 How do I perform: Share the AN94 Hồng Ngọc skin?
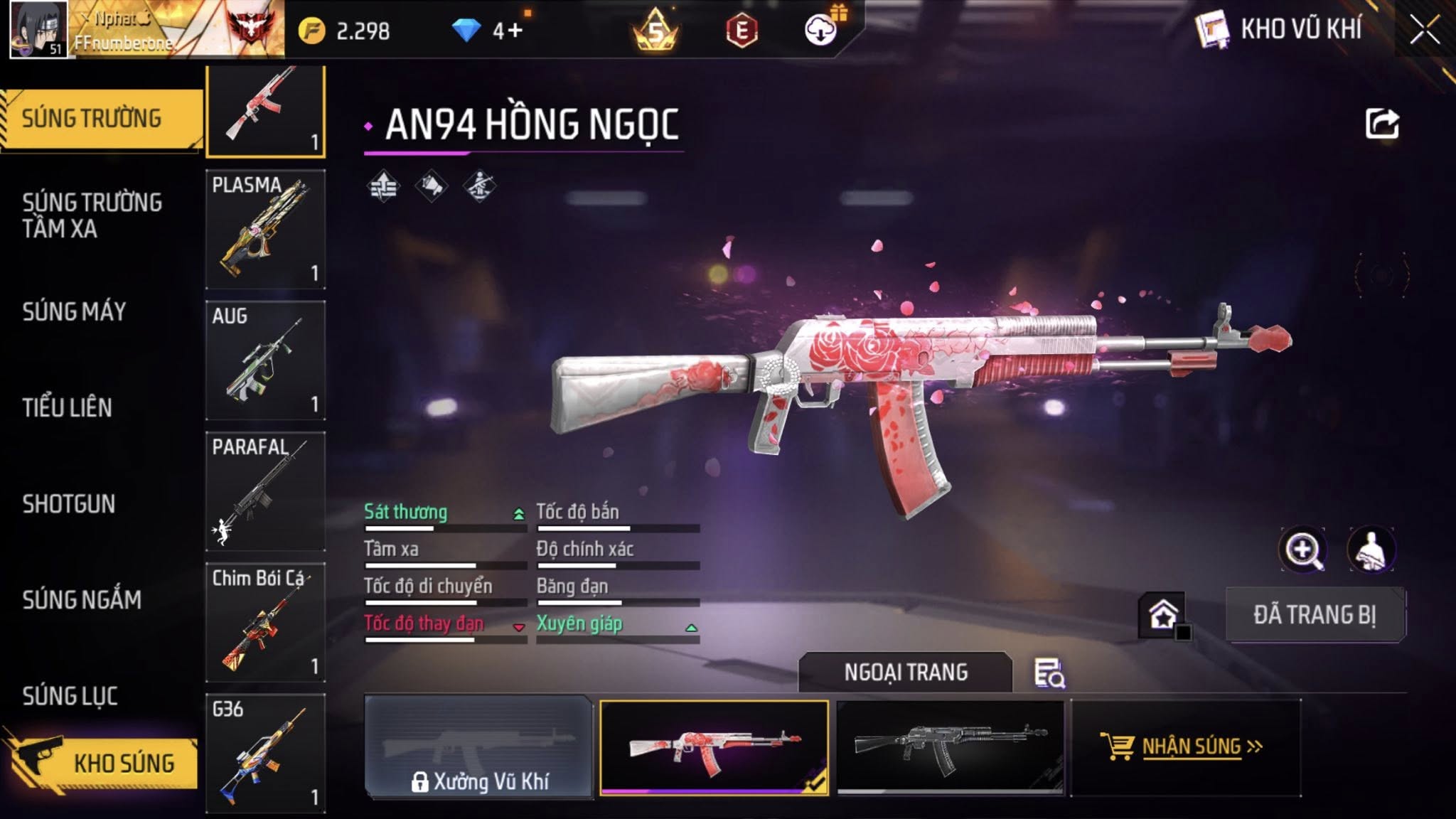pos(1382,124)
